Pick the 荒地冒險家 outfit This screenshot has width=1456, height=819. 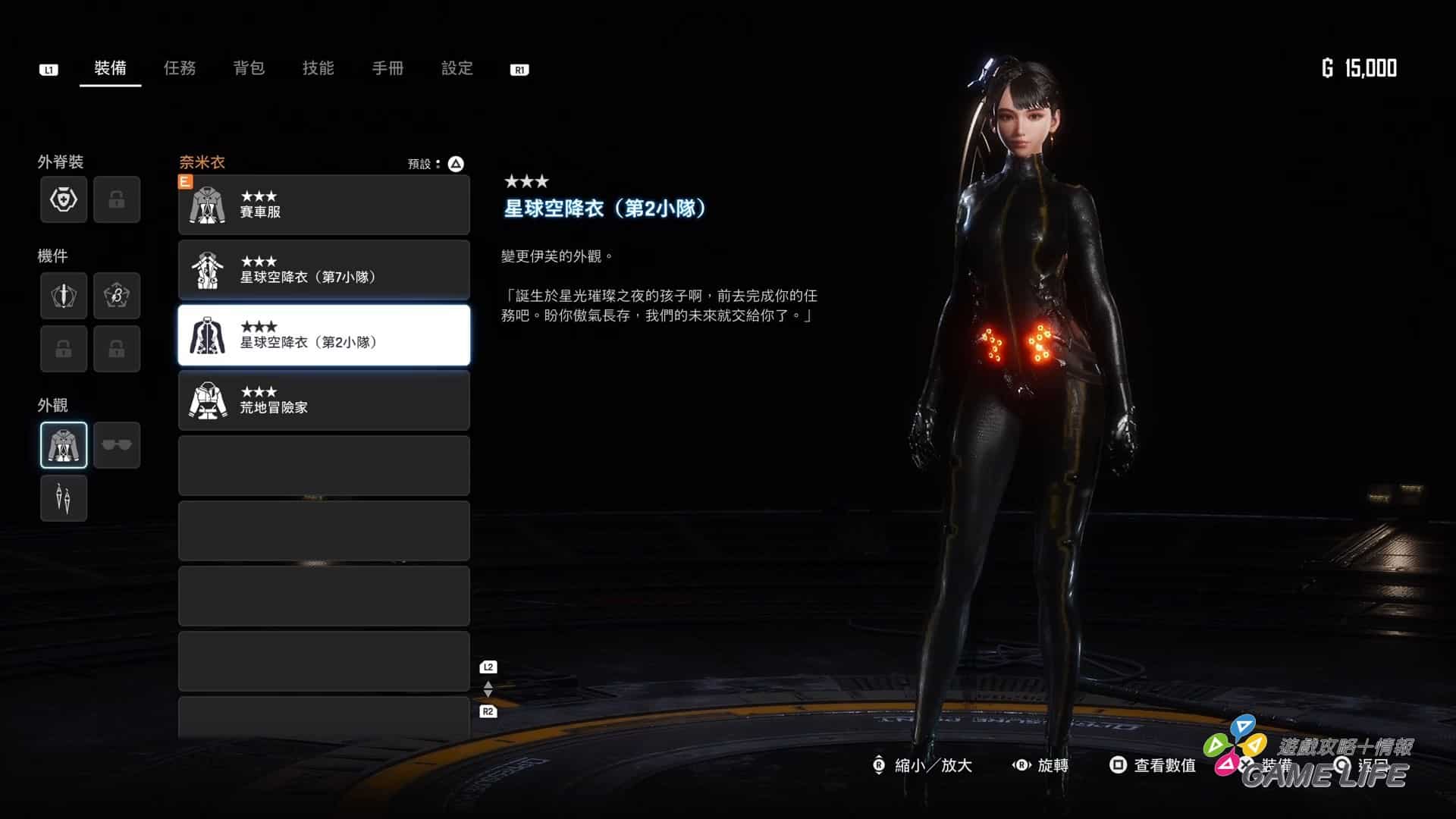[324, 400]
